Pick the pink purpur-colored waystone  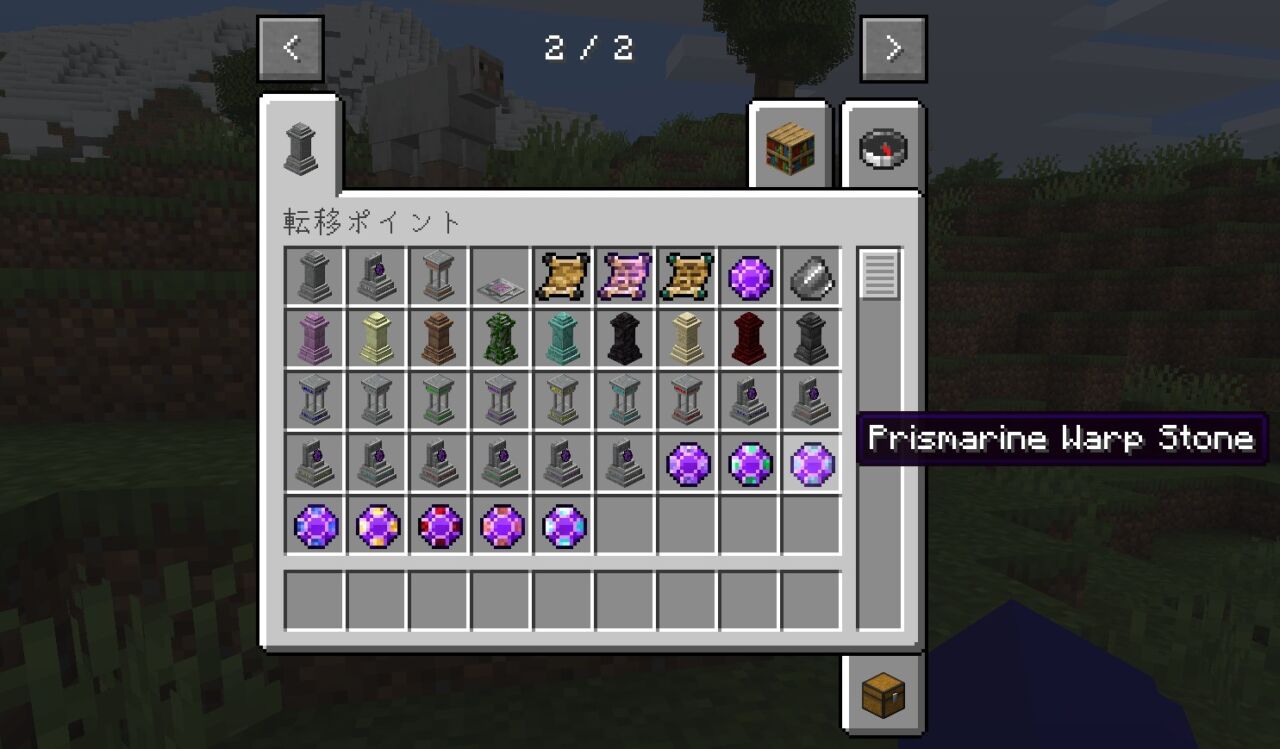[315, 339]
